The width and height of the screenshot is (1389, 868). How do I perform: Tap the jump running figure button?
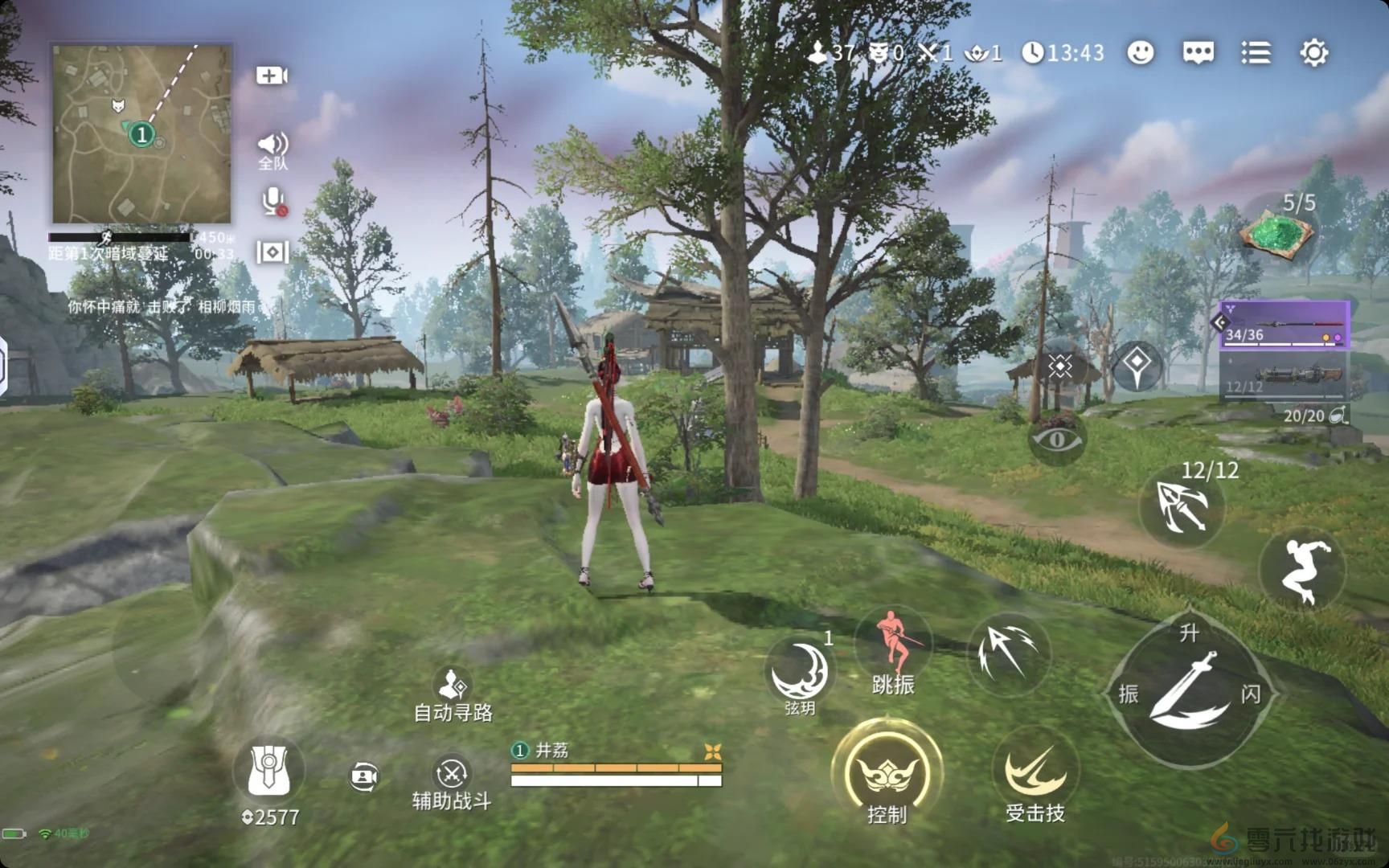1301,570
